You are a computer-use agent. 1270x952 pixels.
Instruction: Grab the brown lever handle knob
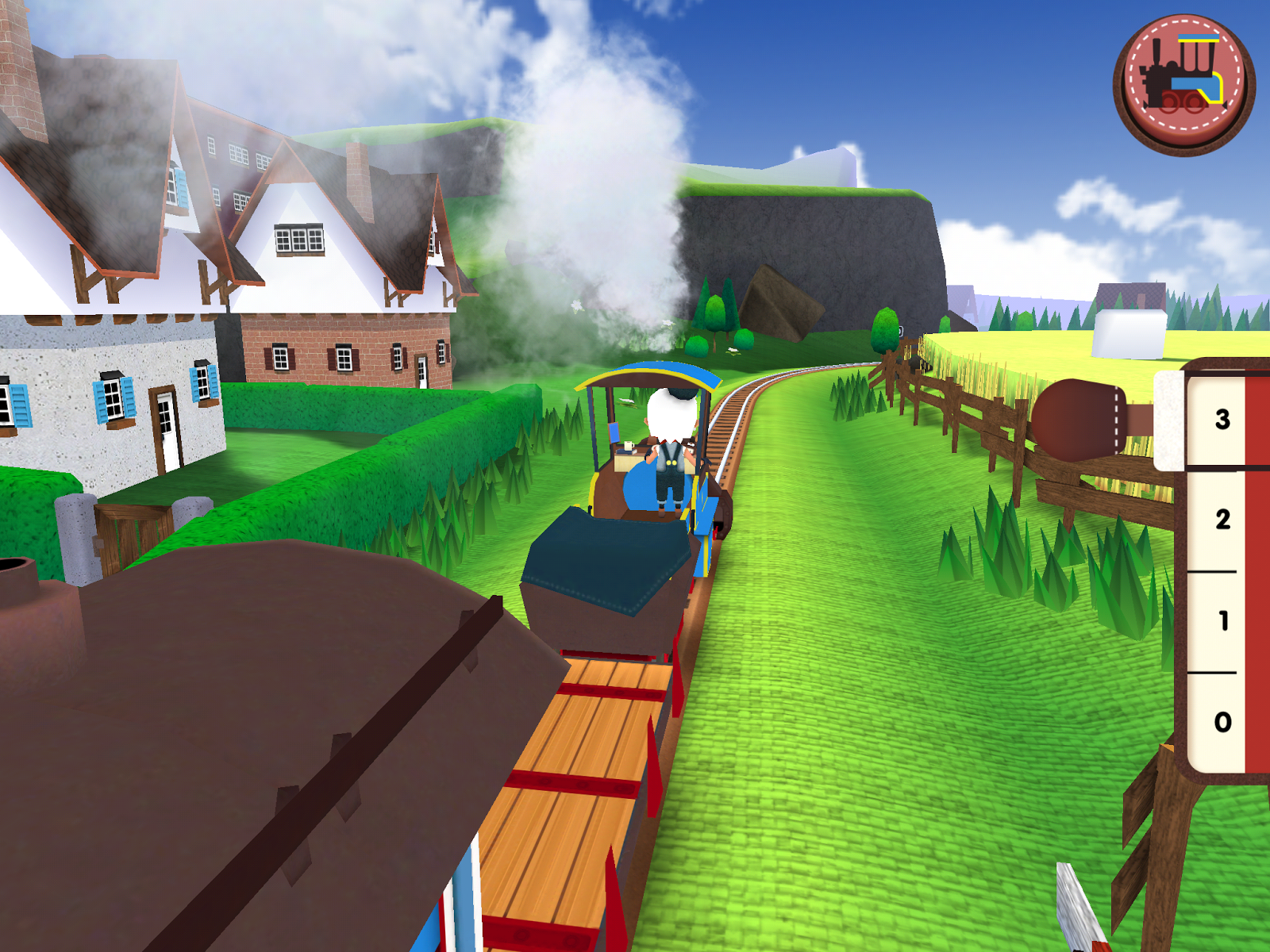pyautogui.click(x=1079, y=419)
